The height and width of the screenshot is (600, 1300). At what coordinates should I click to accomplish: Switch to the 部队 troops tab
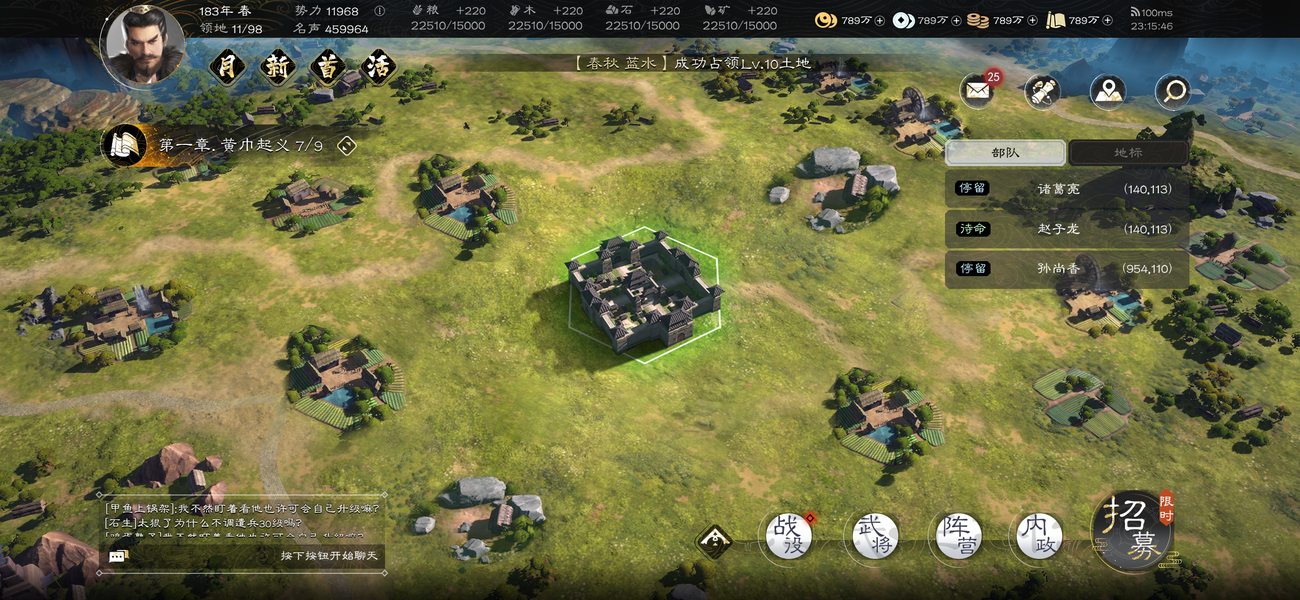tap(1005, 153)
